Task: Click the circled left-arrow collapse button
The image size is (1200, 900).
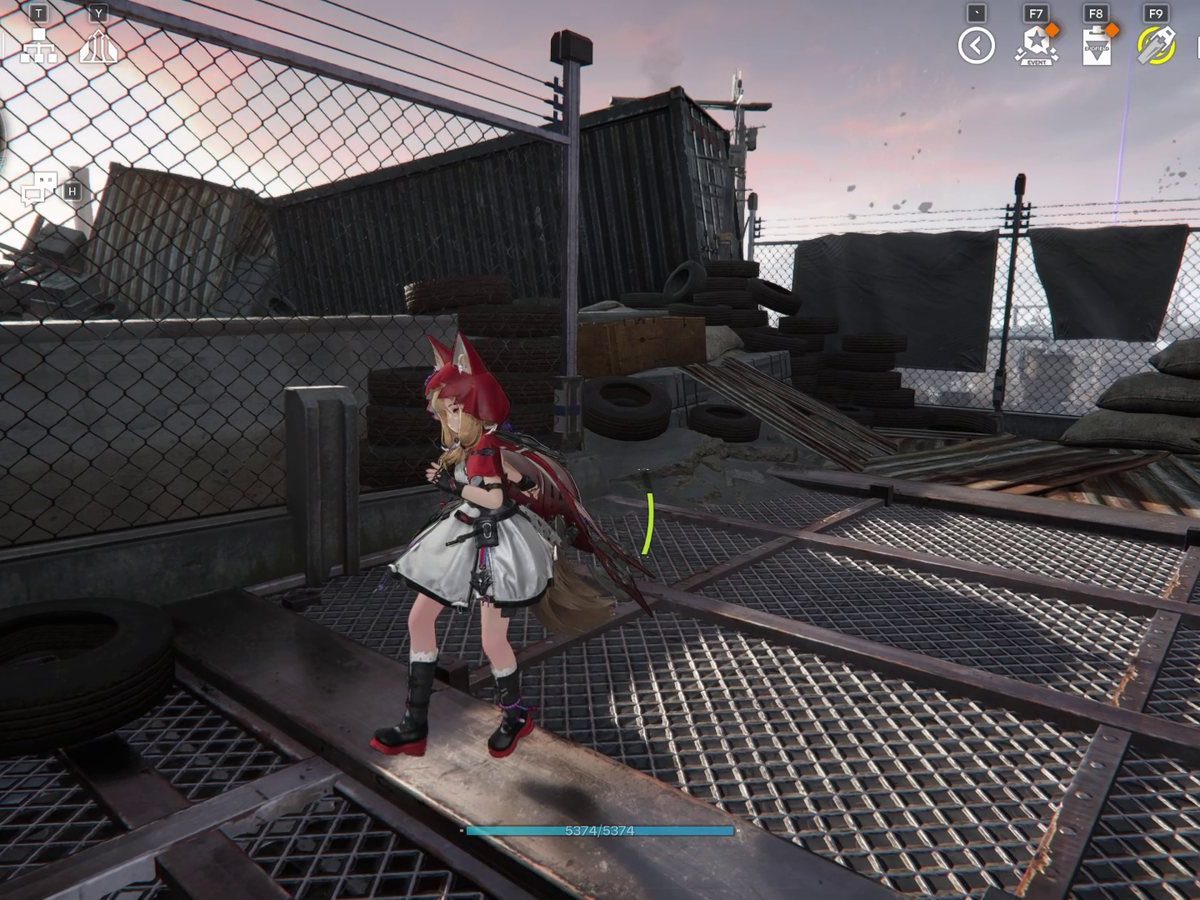Action: point(976,46)
